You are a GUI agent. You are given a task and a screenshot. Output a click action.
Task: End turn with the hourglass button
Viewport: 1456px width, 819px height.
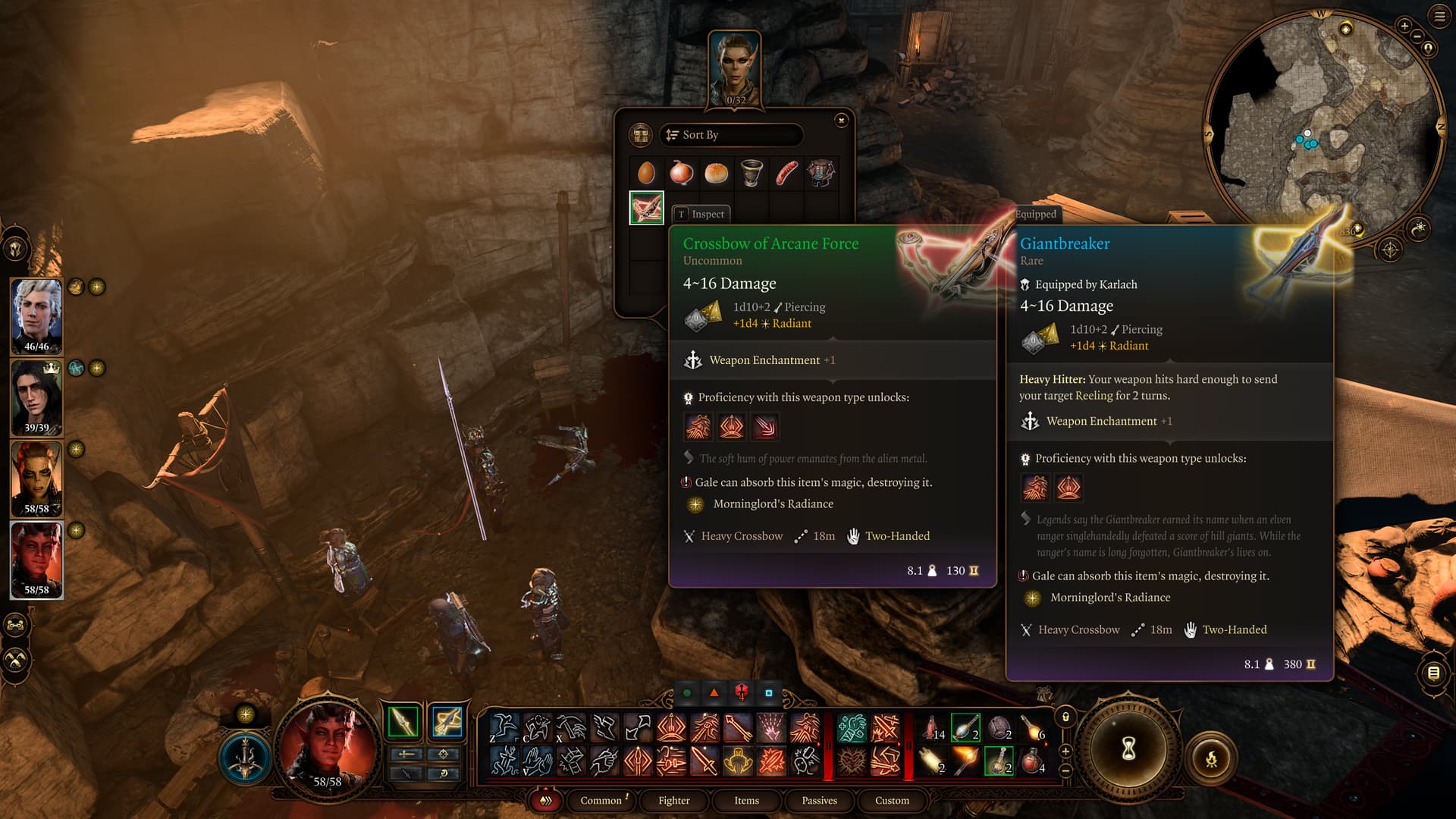coord(1128,750)
